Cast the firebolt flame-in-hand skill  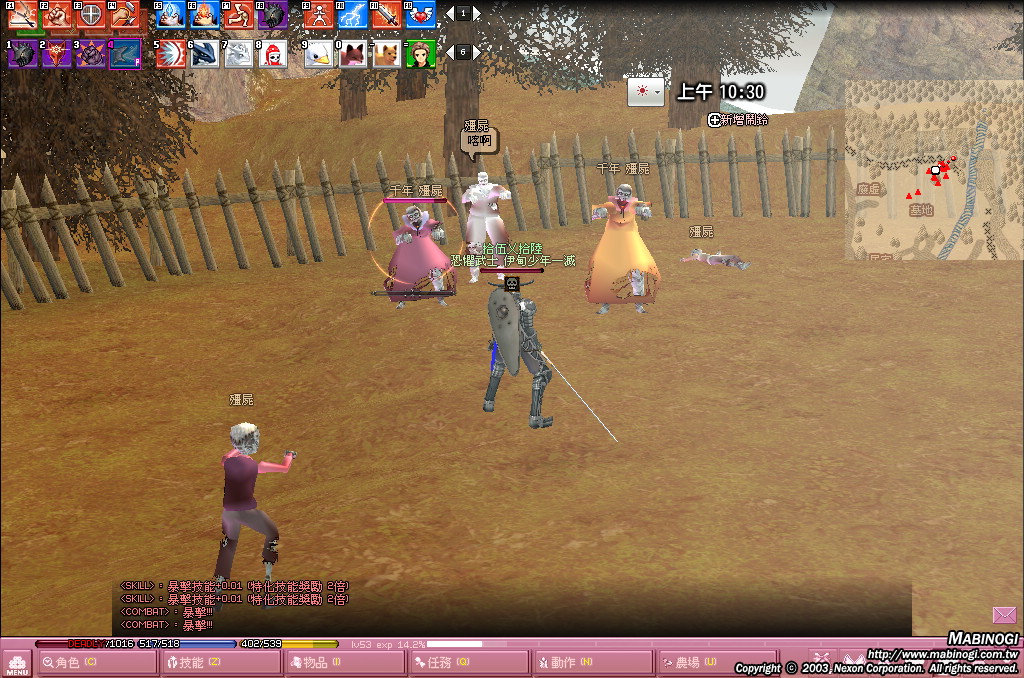point(205,15)
